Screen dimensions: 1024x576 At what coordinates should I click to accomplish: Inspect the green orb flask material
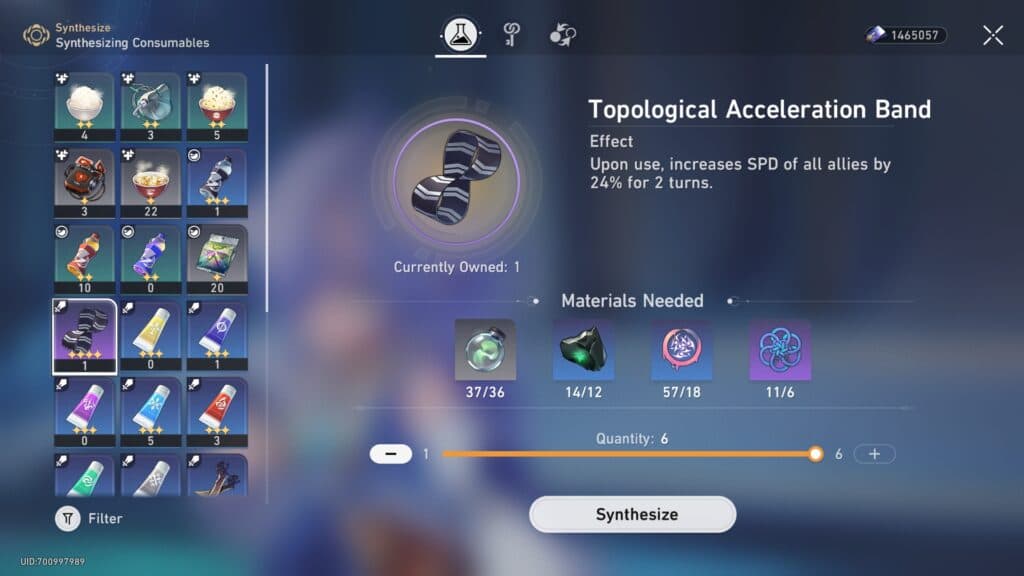click(485, 350)
